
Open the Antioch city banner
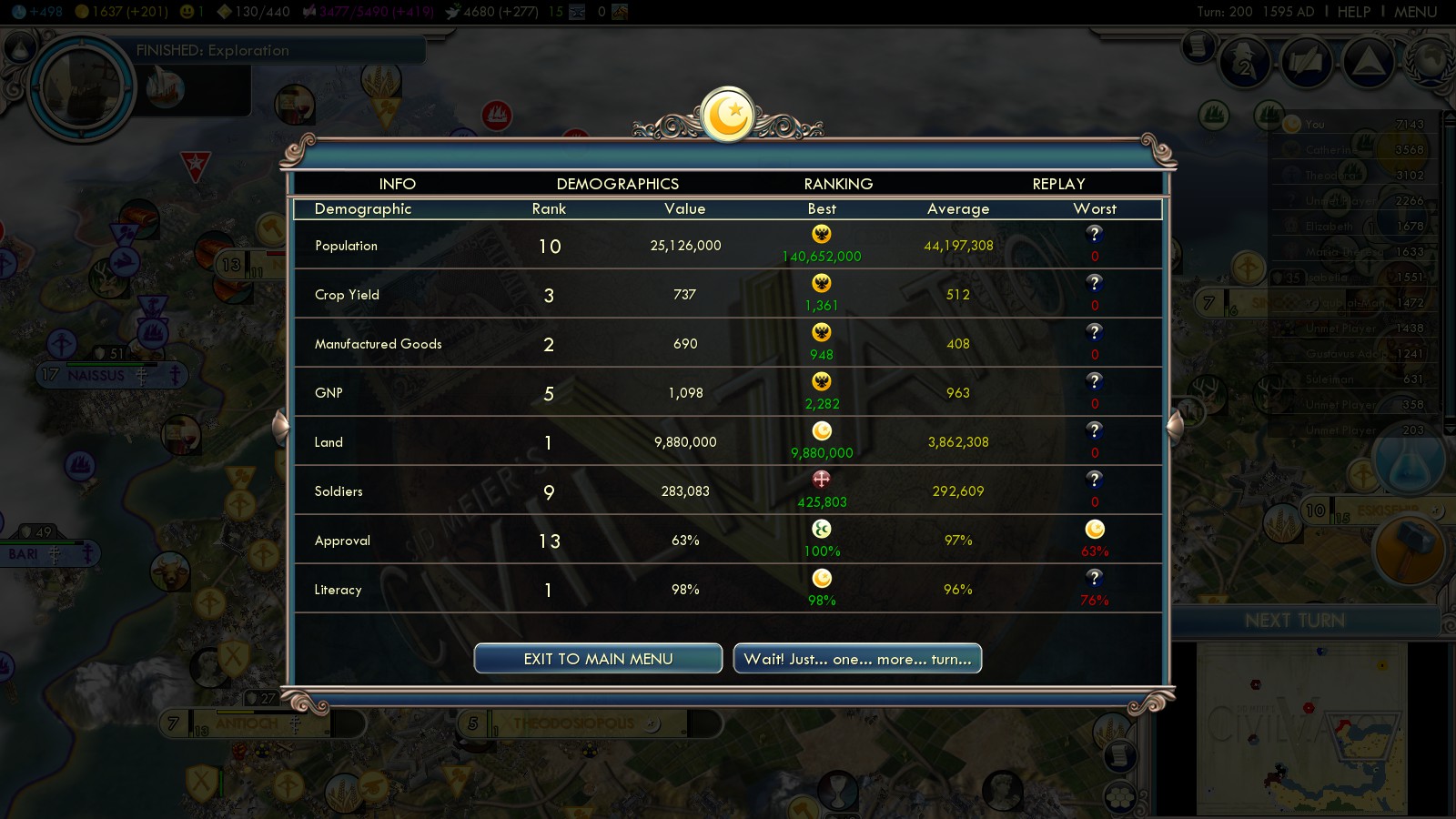point(248,724)
